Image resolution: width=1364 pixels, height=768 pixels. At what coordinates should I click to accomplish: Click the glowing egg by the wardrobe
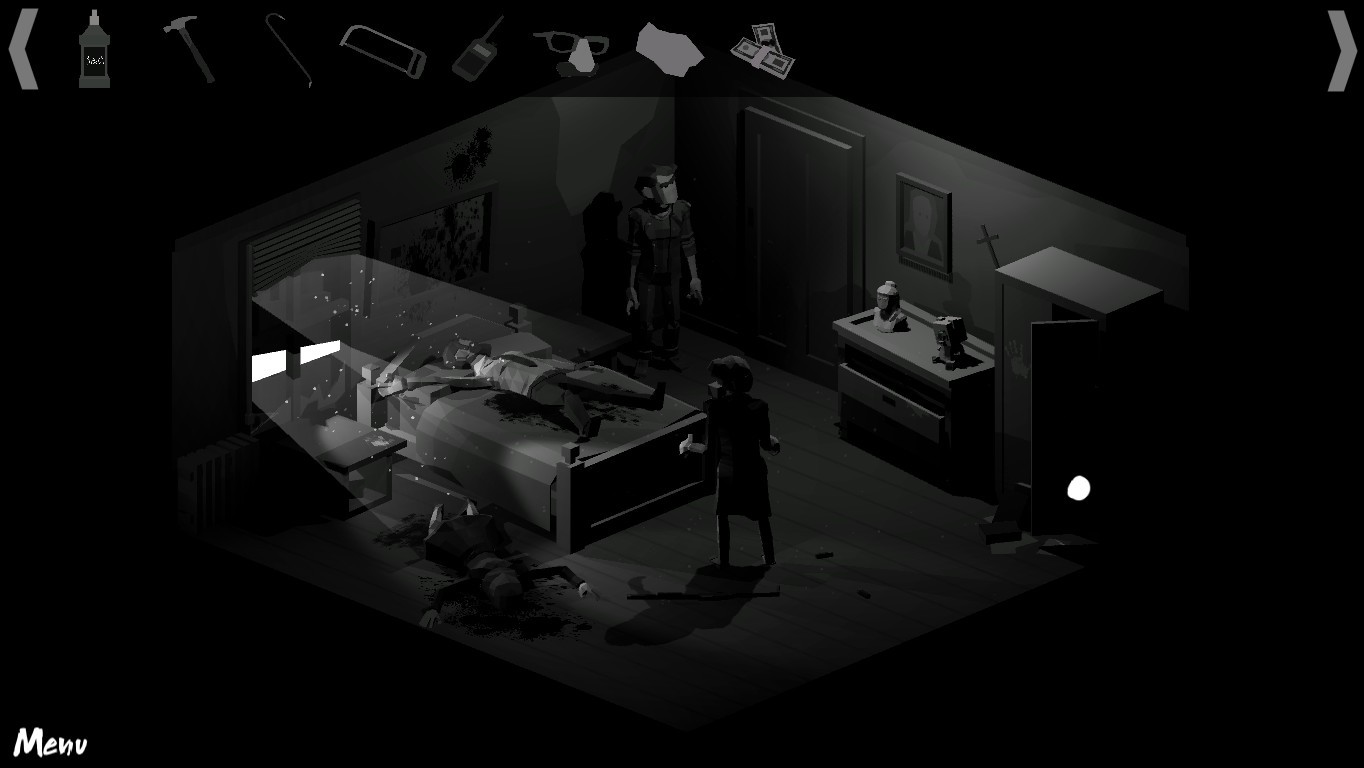[1078, 487]
